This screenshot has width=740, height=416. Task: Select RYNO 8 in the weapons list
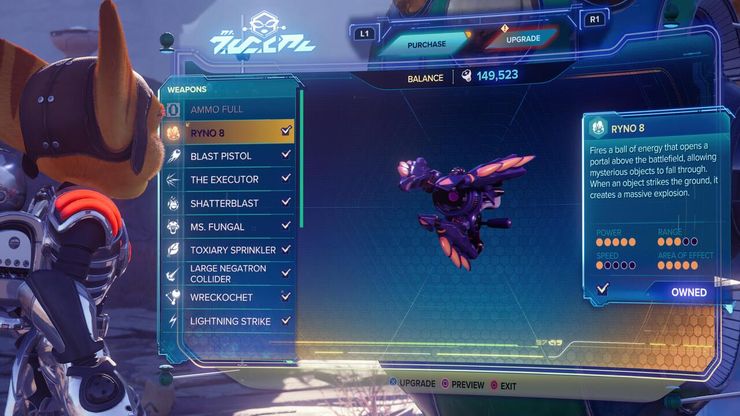(x=228, y=131)
